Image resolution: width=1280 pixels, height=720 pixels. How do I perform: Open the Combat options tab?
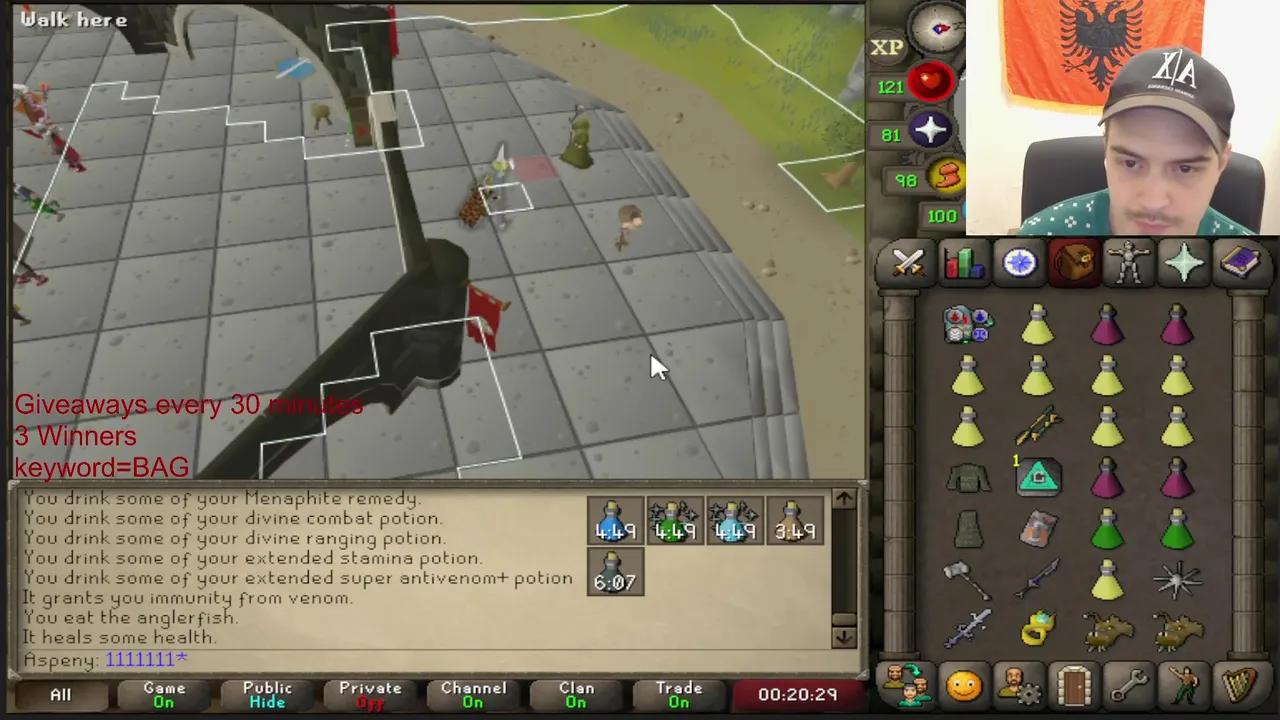(x=906, y=262)
